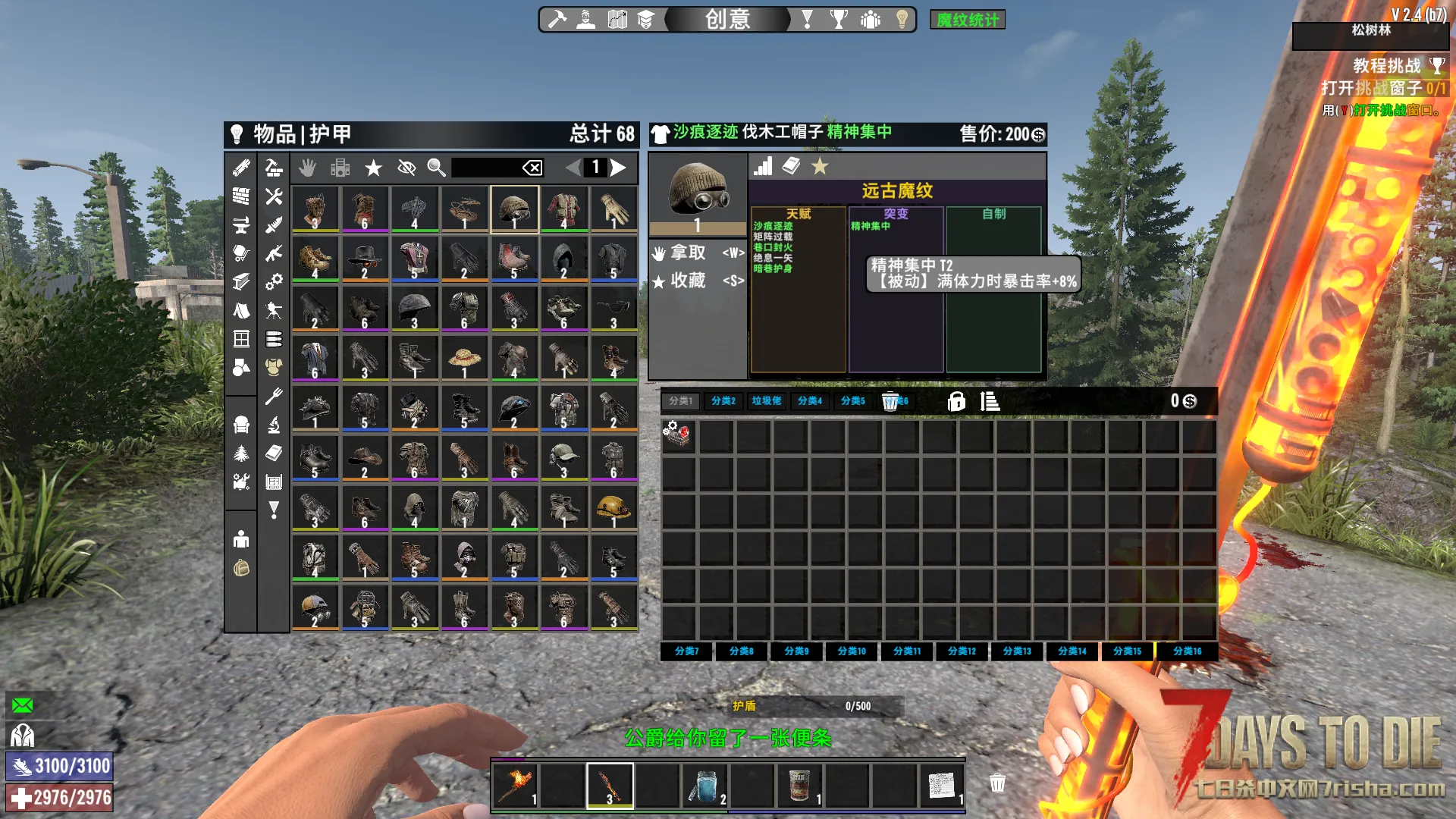1456x819 pixels.
Task: Open the map tab
Action: [617, 19]
